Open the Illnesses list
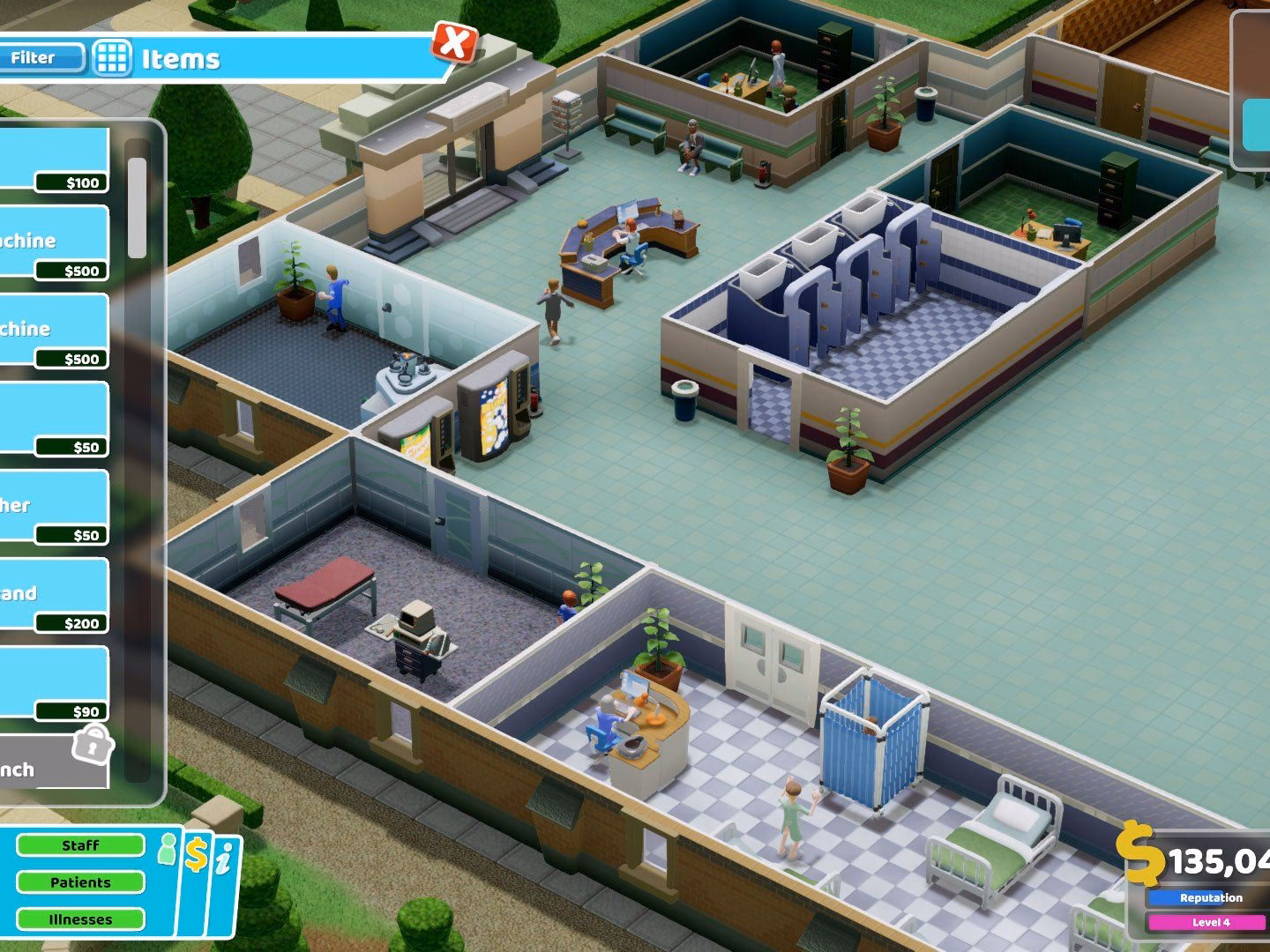 tap(81, 919)
